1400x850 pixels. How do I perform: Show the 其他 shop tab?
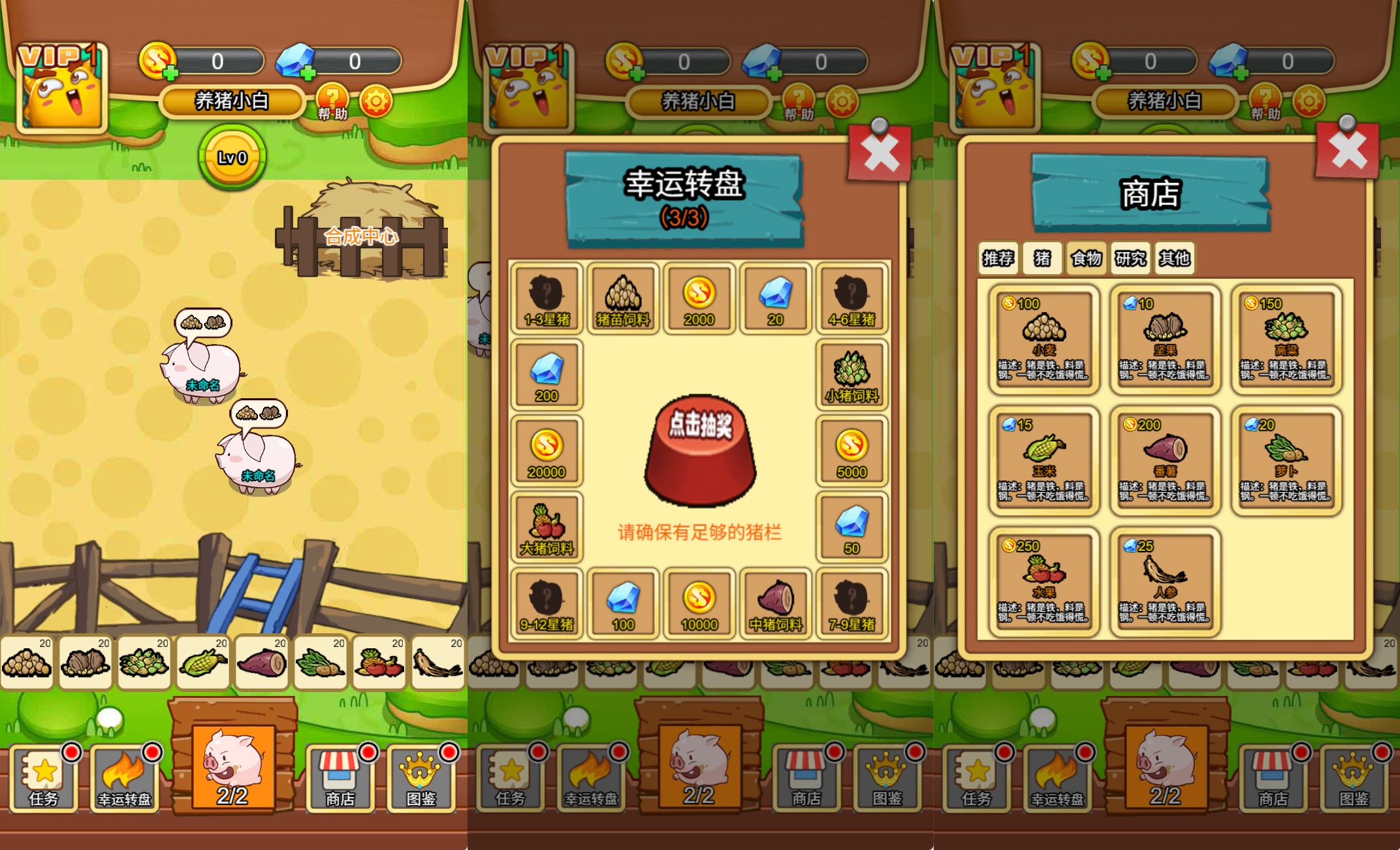click(x=1174, y=259)
